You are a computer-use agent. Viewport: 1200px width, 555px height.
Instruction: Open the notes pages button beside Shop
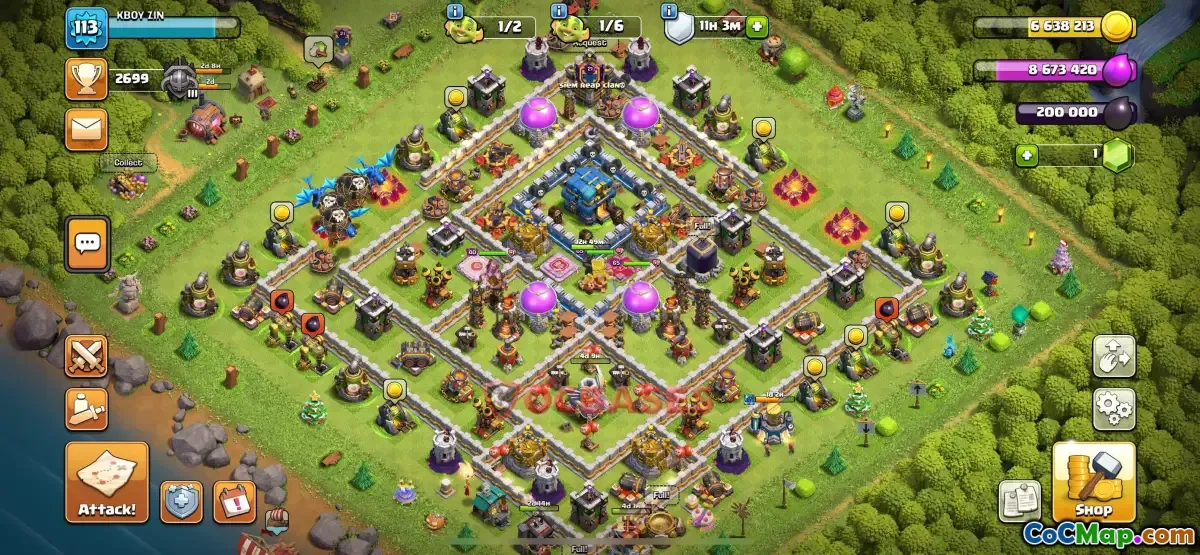click(x=1019, y=501)
